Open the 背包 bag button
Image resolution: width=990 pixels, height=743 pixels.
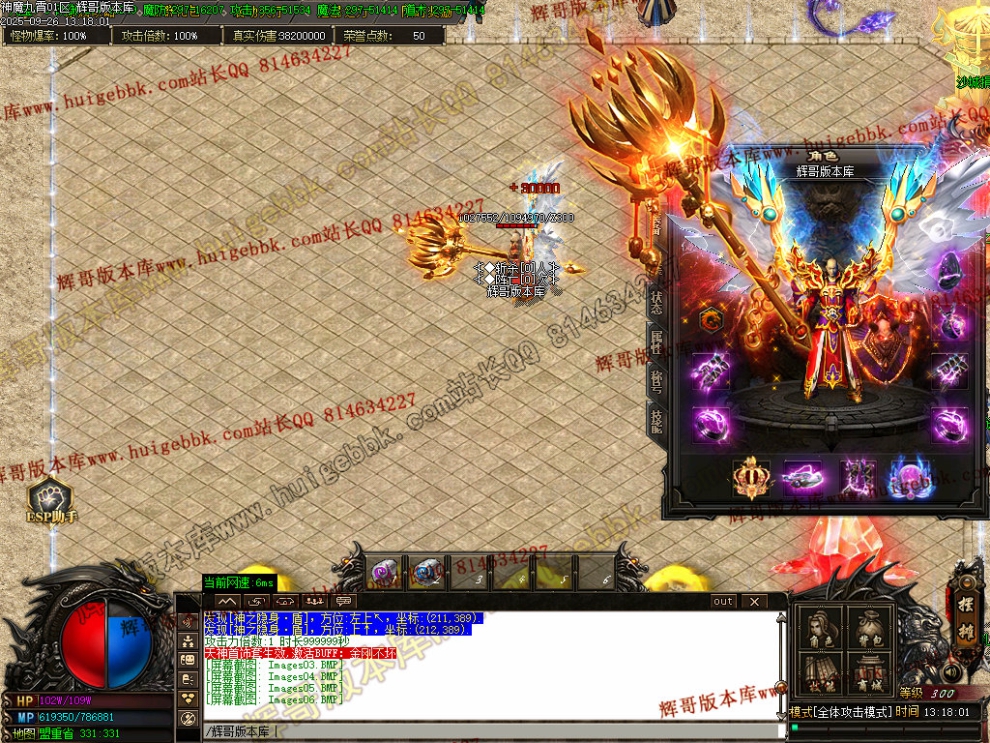[869, 630]
